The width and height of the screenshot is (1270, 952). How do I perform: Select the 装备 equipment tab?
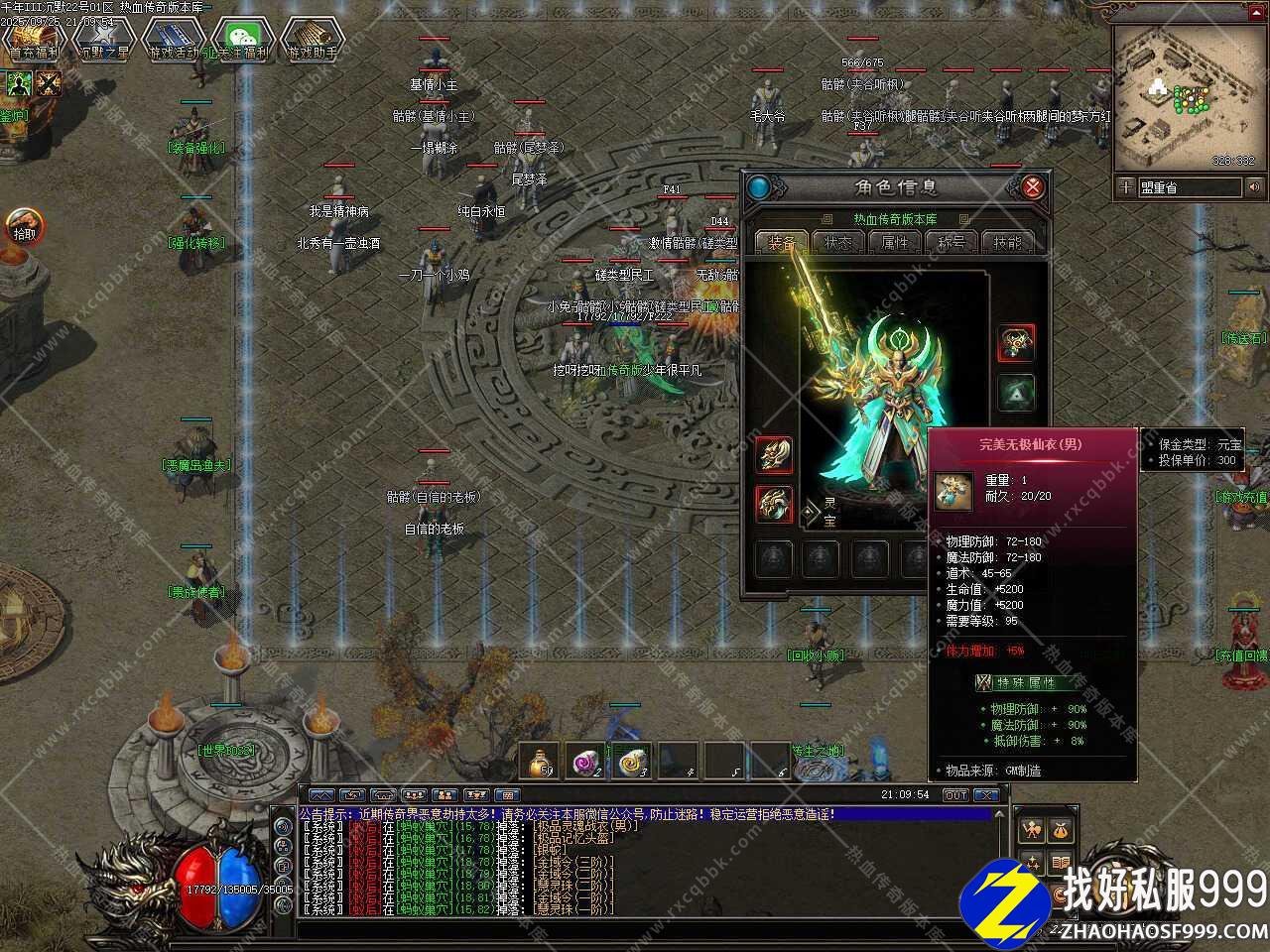tap(780, 242)
